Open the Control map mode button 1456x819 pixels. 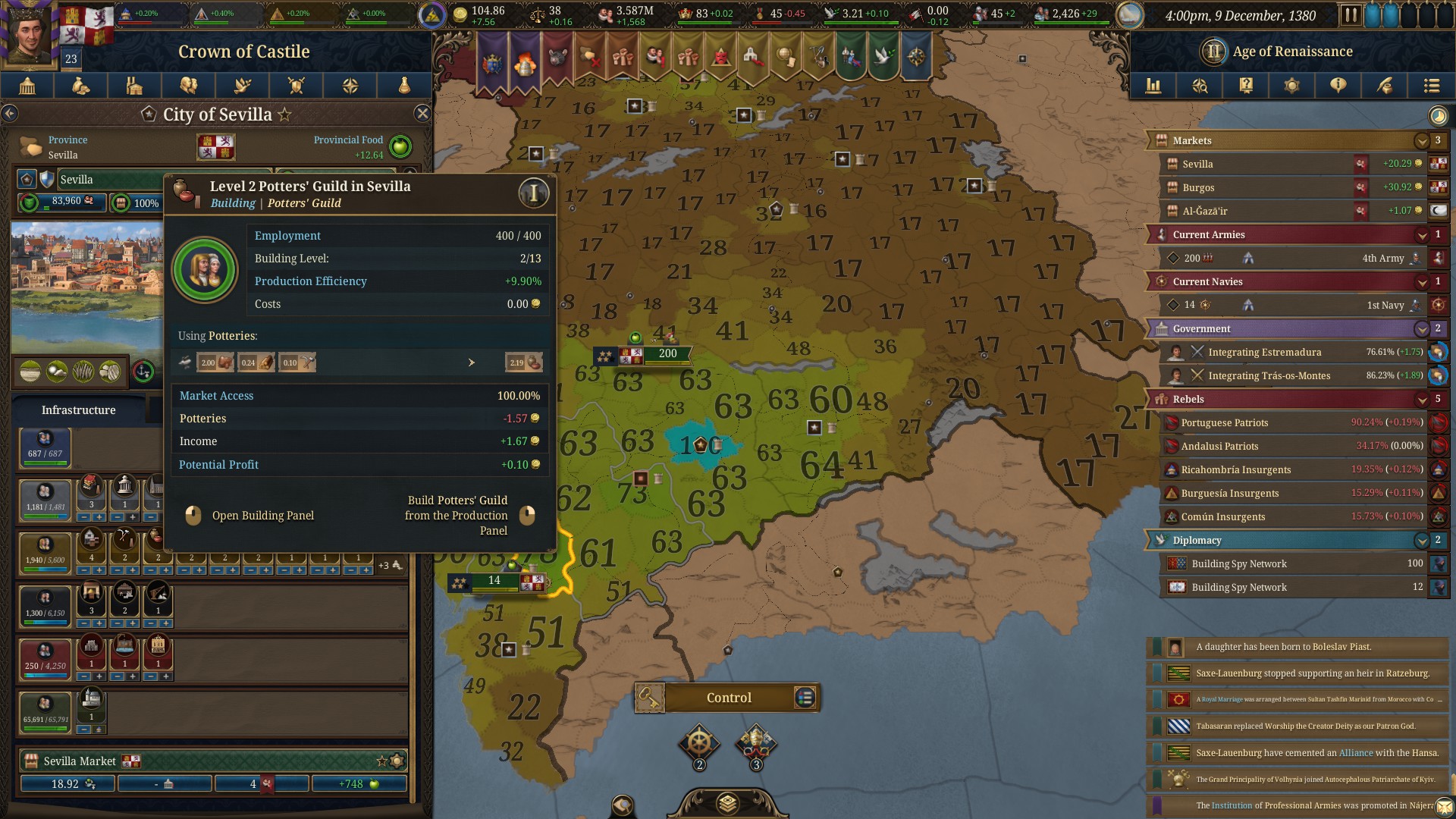(728, 698)
